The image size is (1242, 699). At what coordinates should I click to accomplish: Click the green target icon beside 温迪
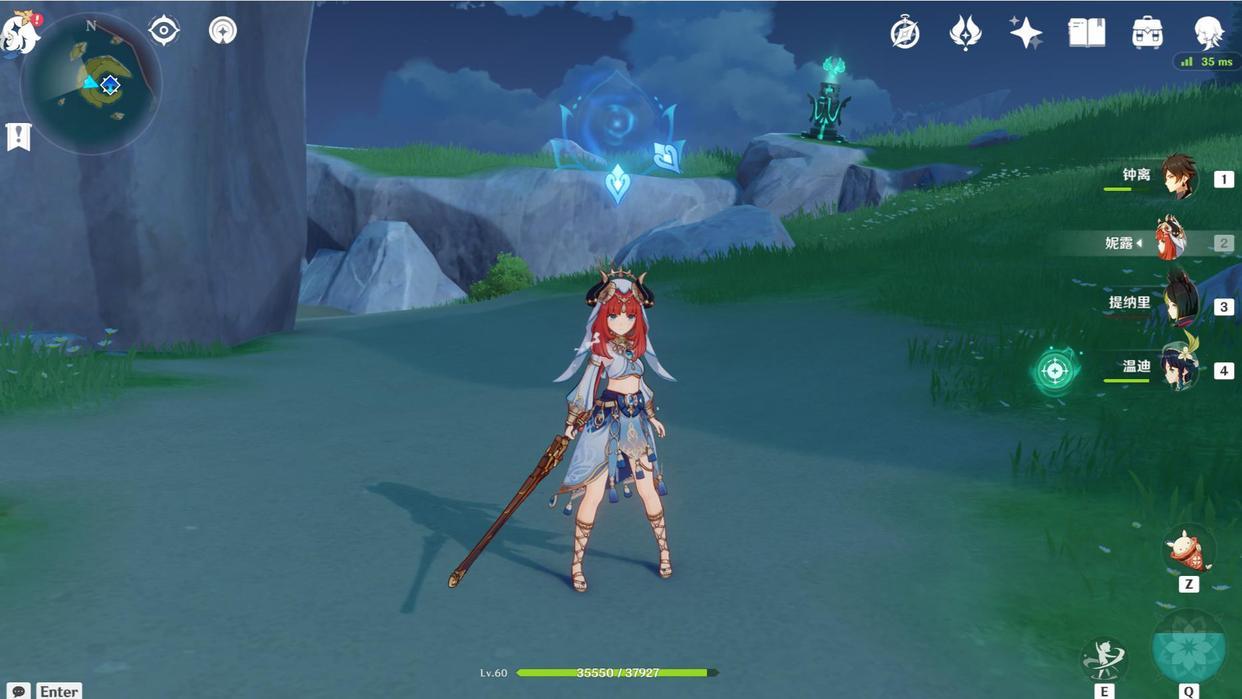tap(1055, 371)
